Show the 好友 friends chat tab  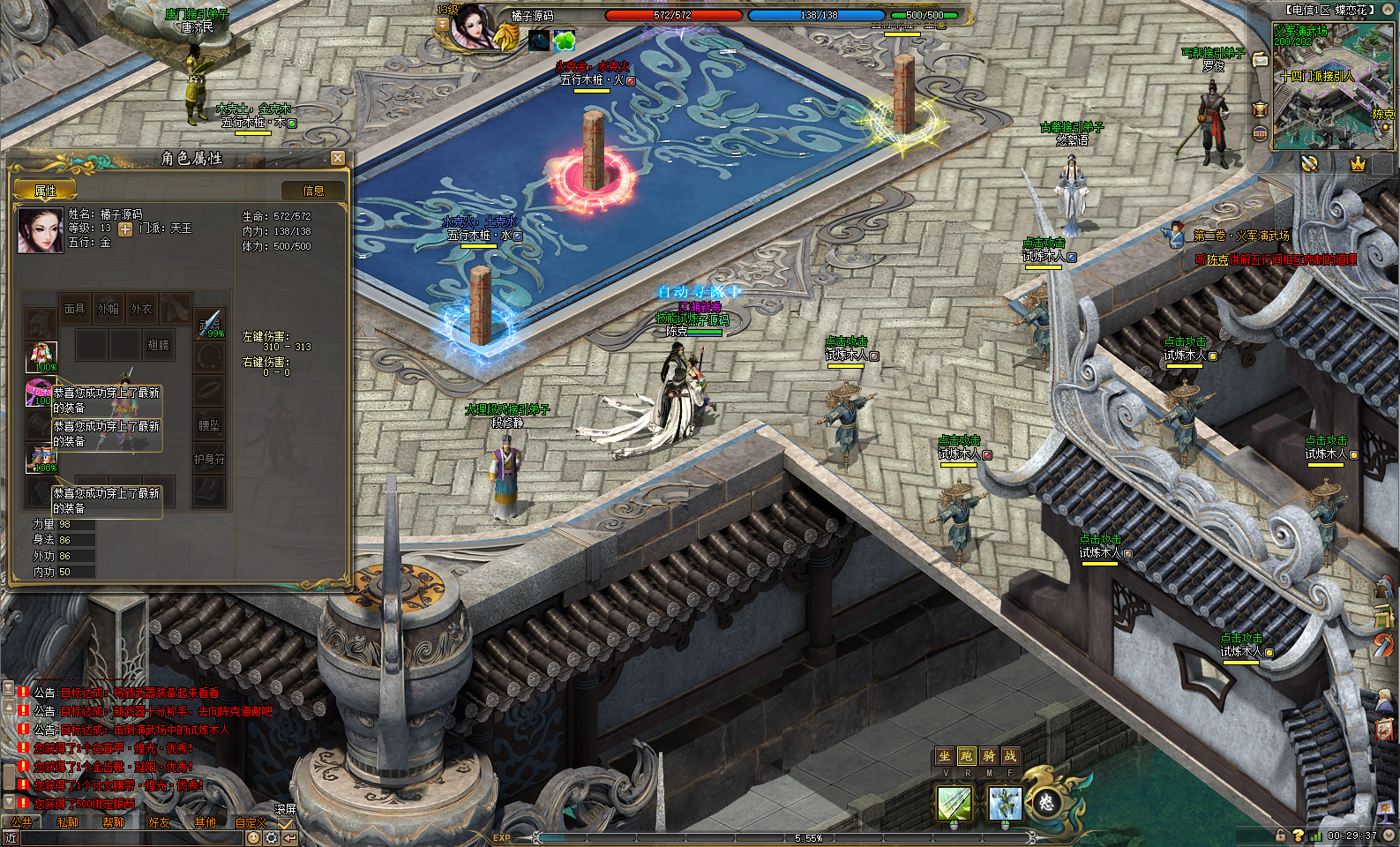160,821
